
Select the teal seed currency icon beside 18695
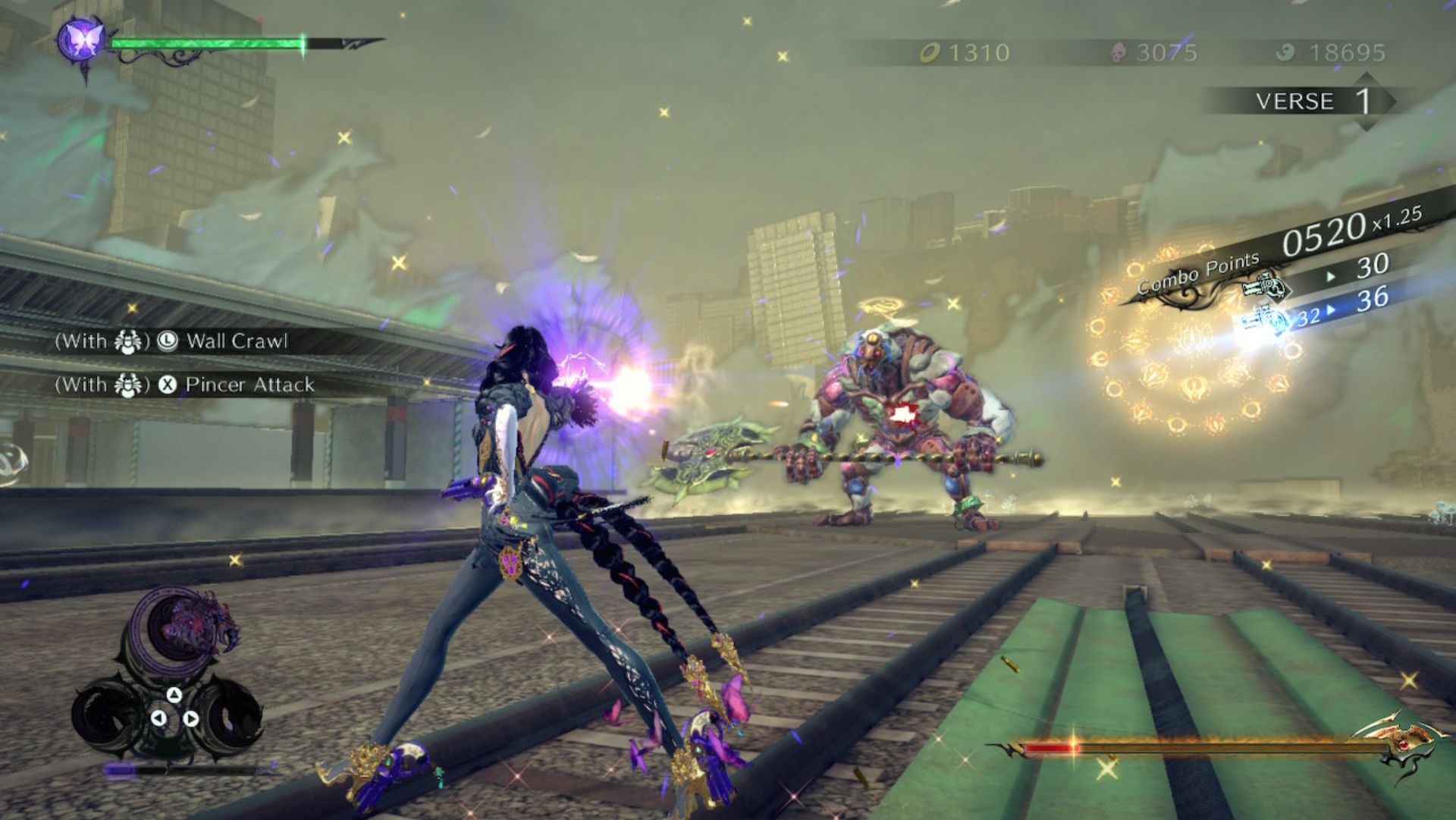click(x=1284, y=52)
